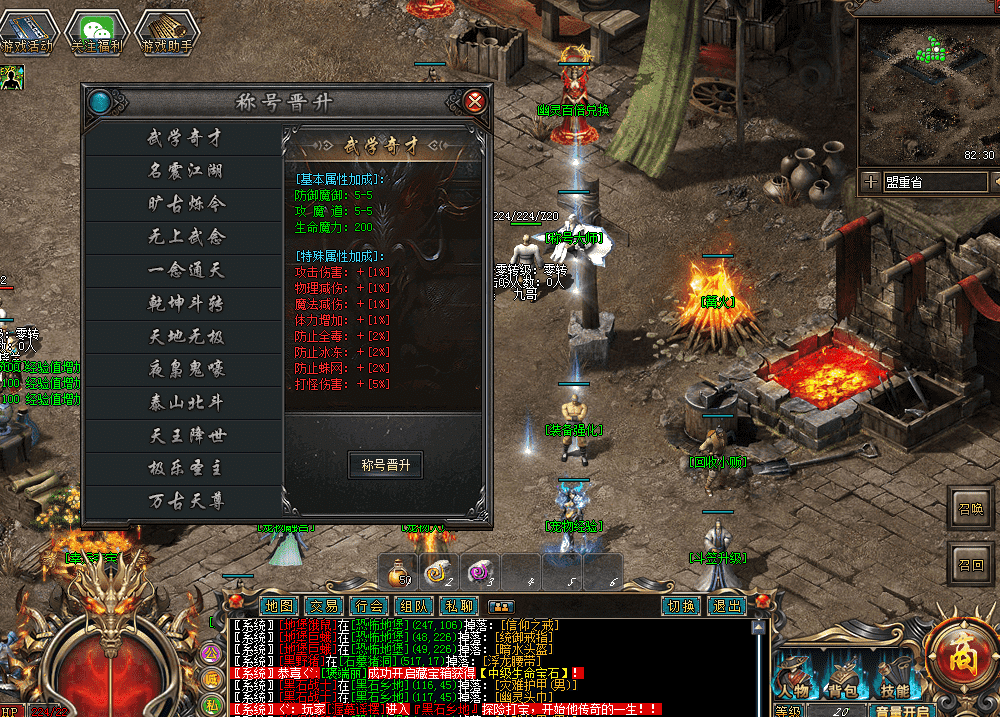The image size is (1000, 717).
Task: Select the 万古天尊 title entry
Action: (x=186, y=501)
